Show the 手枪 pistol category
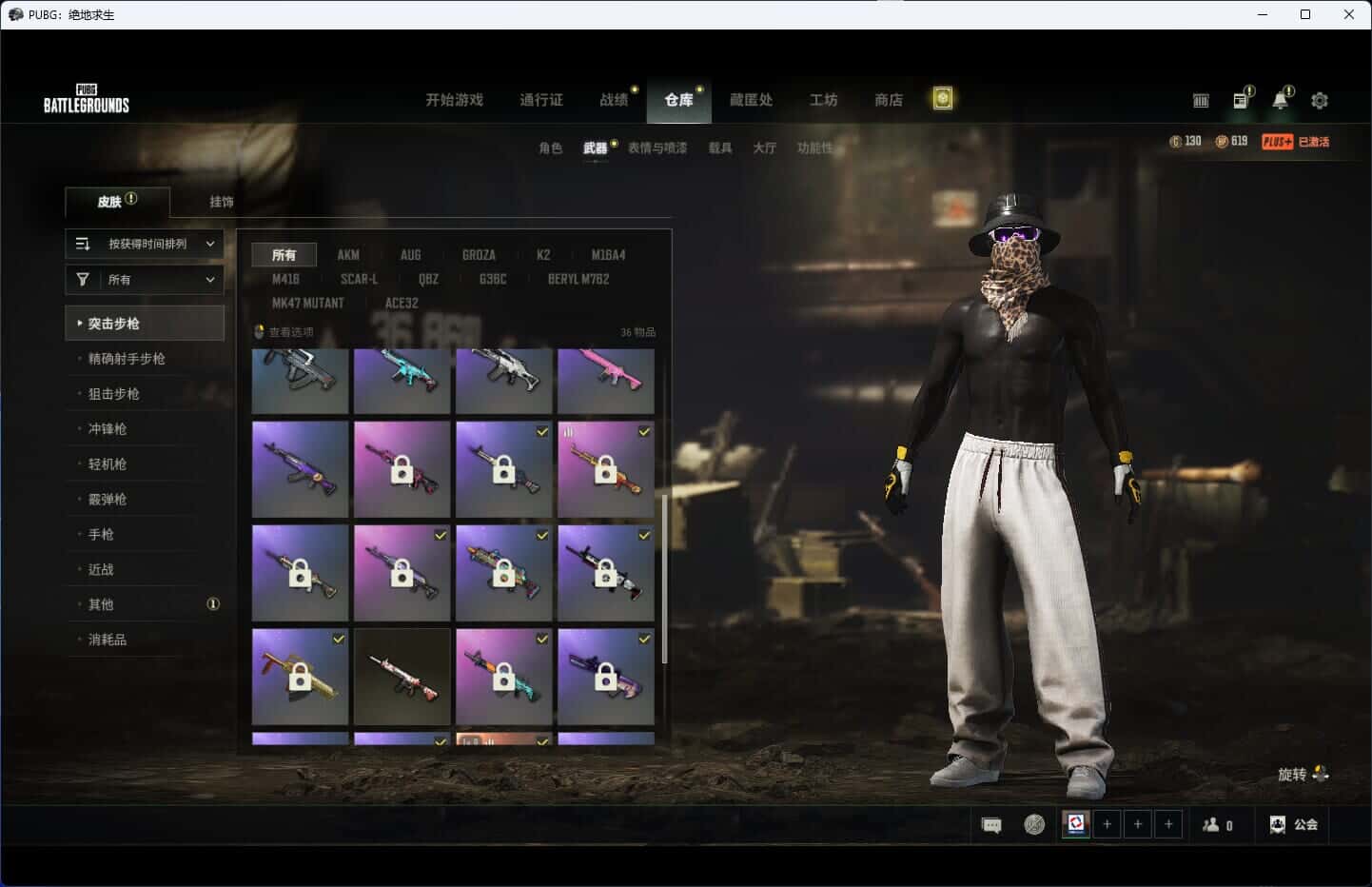The height and width of the screenshot is (887, 1372). pyautogui.click(x=101, y=535)
